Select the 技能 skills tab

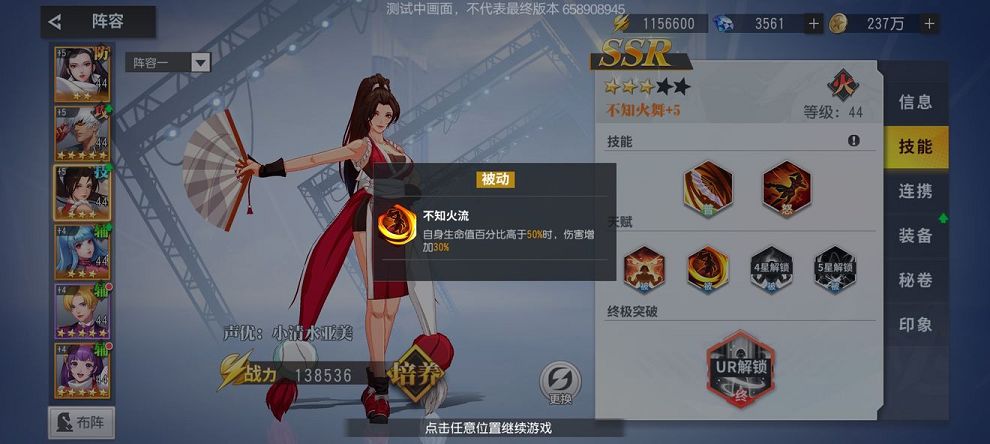pyautogui.click(x=915, y=147)
